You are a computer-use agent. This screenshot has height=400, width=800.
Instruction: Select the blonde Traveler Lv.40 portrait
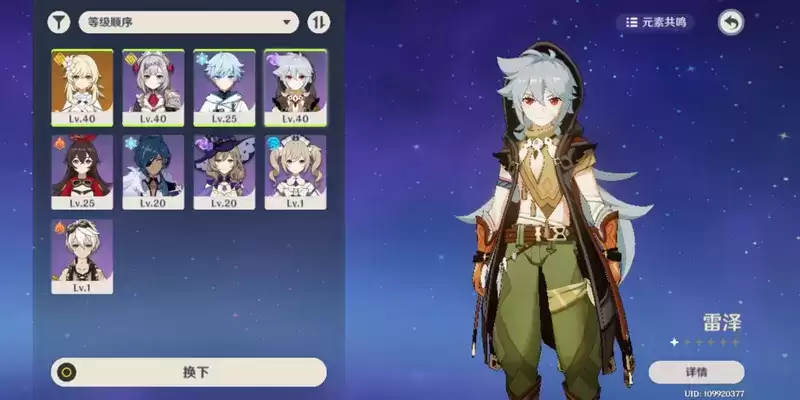(x=82, y=87)
